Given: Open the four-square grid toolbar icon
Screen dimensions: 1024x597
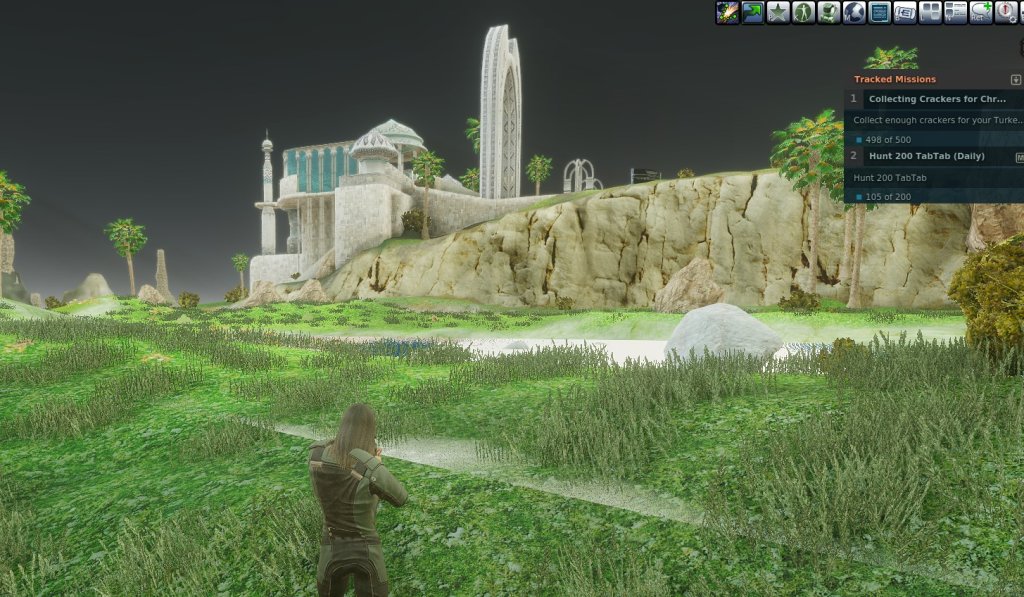Looking at the screenshot, I should [x=930, y=13].
